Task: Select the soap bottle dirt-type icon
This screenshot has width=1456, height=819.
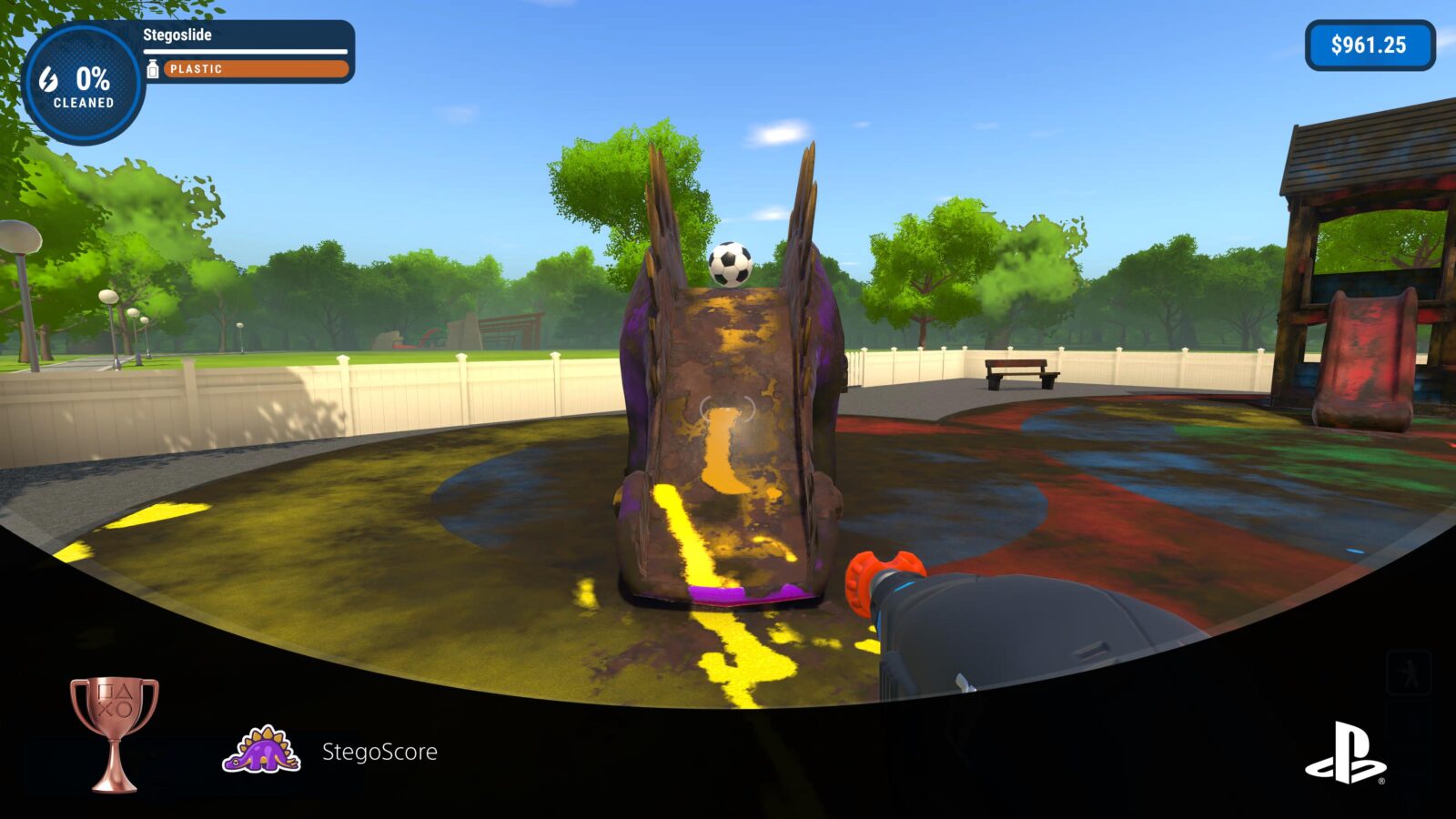Action: 155,67
